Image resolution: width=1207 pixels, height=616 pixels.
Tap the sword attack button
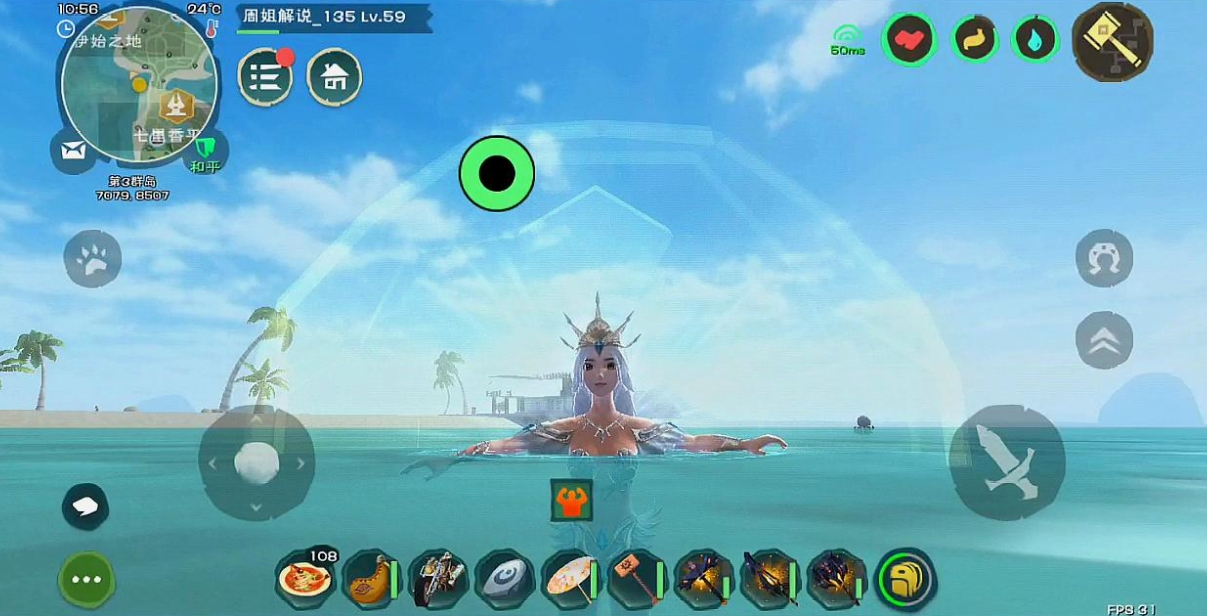tap(1006, 462)
